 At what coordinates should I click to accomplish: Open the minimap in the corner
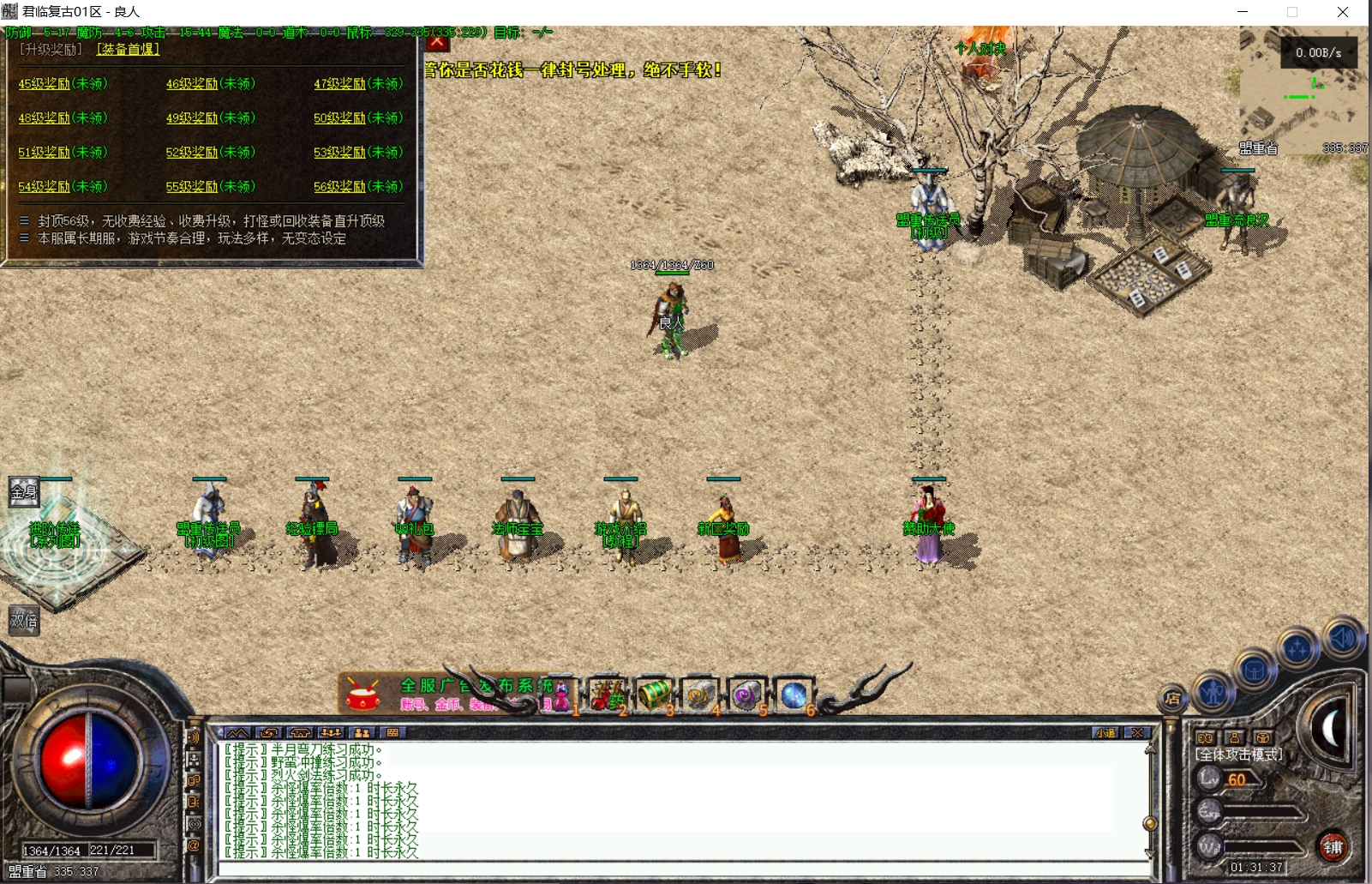tap(1303, 90)
